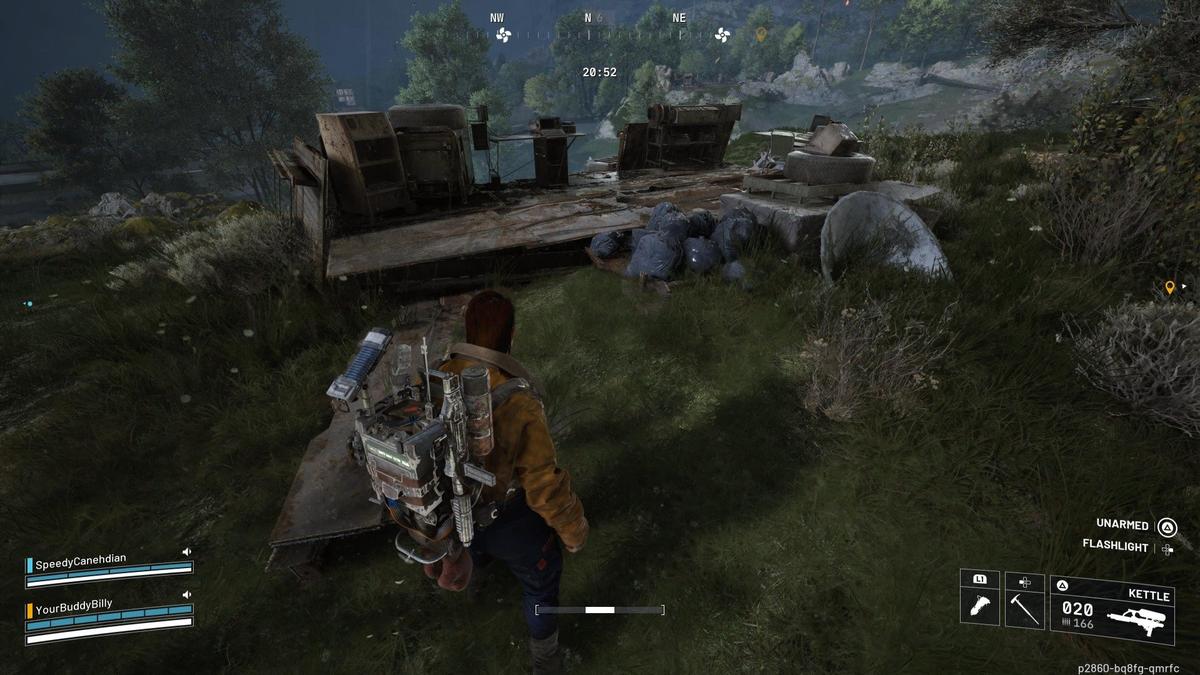This screenshot has height=675, width=1200.
Task: Click the speaker icon above SpeedyCanehdian's bars
Action: tap(186, 551)
